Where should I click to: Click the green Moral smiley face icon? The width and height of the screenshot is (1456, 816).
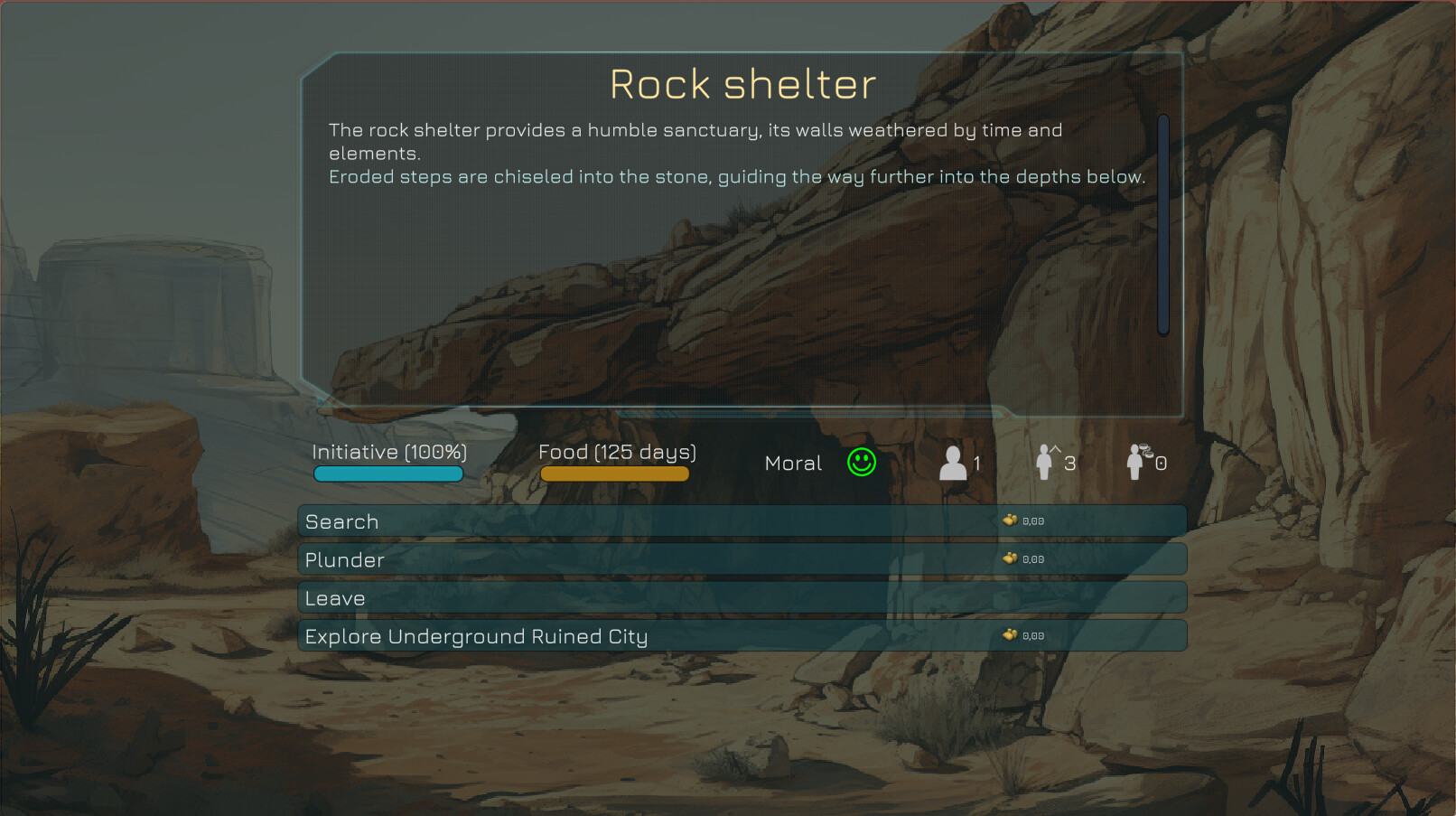click(x=862, y=462)
